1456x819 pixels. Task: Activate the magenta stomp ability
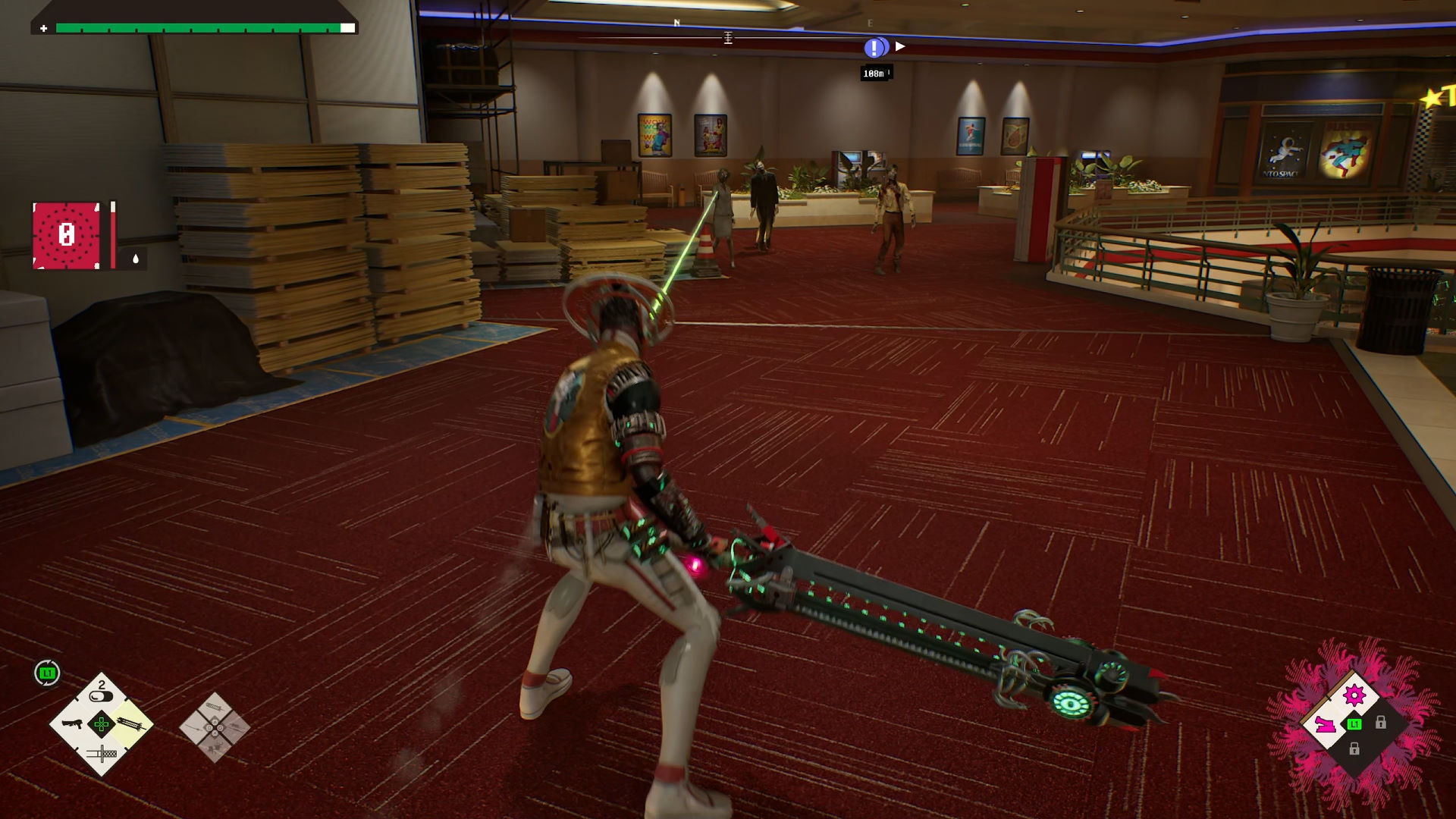coord(1325,724)
